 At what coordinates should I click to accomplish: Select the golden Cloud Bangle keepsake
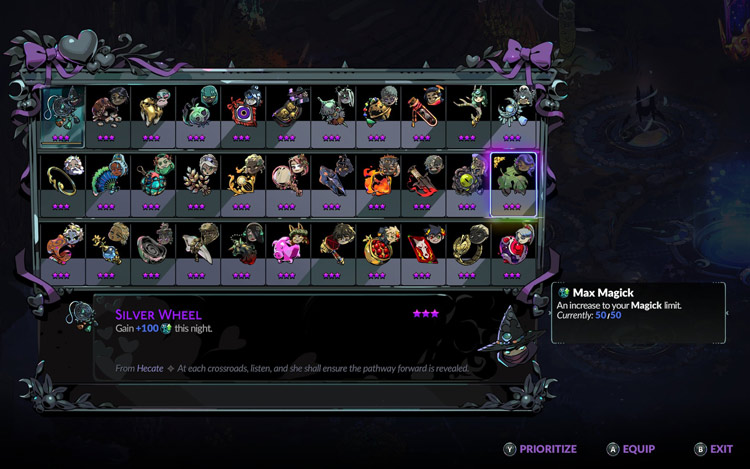click(x=60, y=180)
